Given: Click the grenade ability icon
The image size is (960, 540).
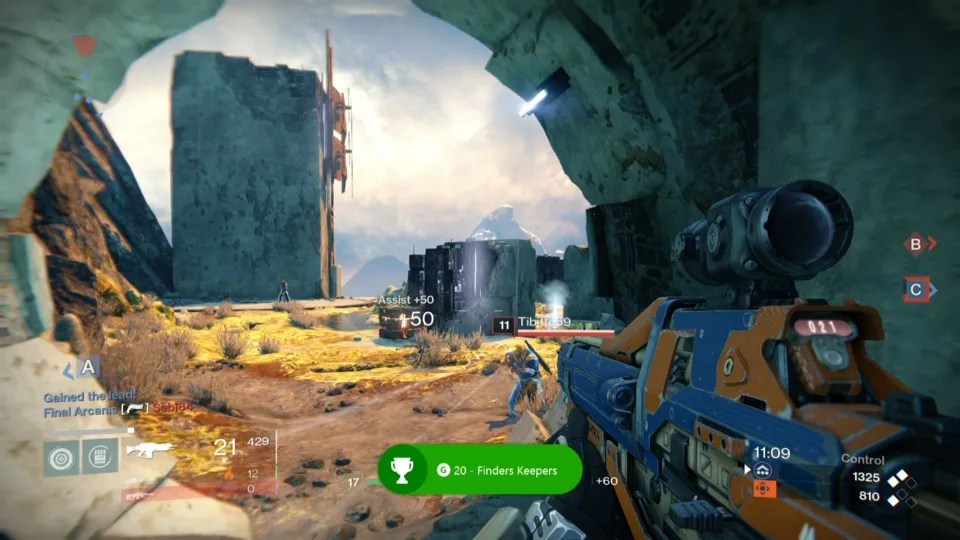Looking at the screenshot, I should click(61, 456).
